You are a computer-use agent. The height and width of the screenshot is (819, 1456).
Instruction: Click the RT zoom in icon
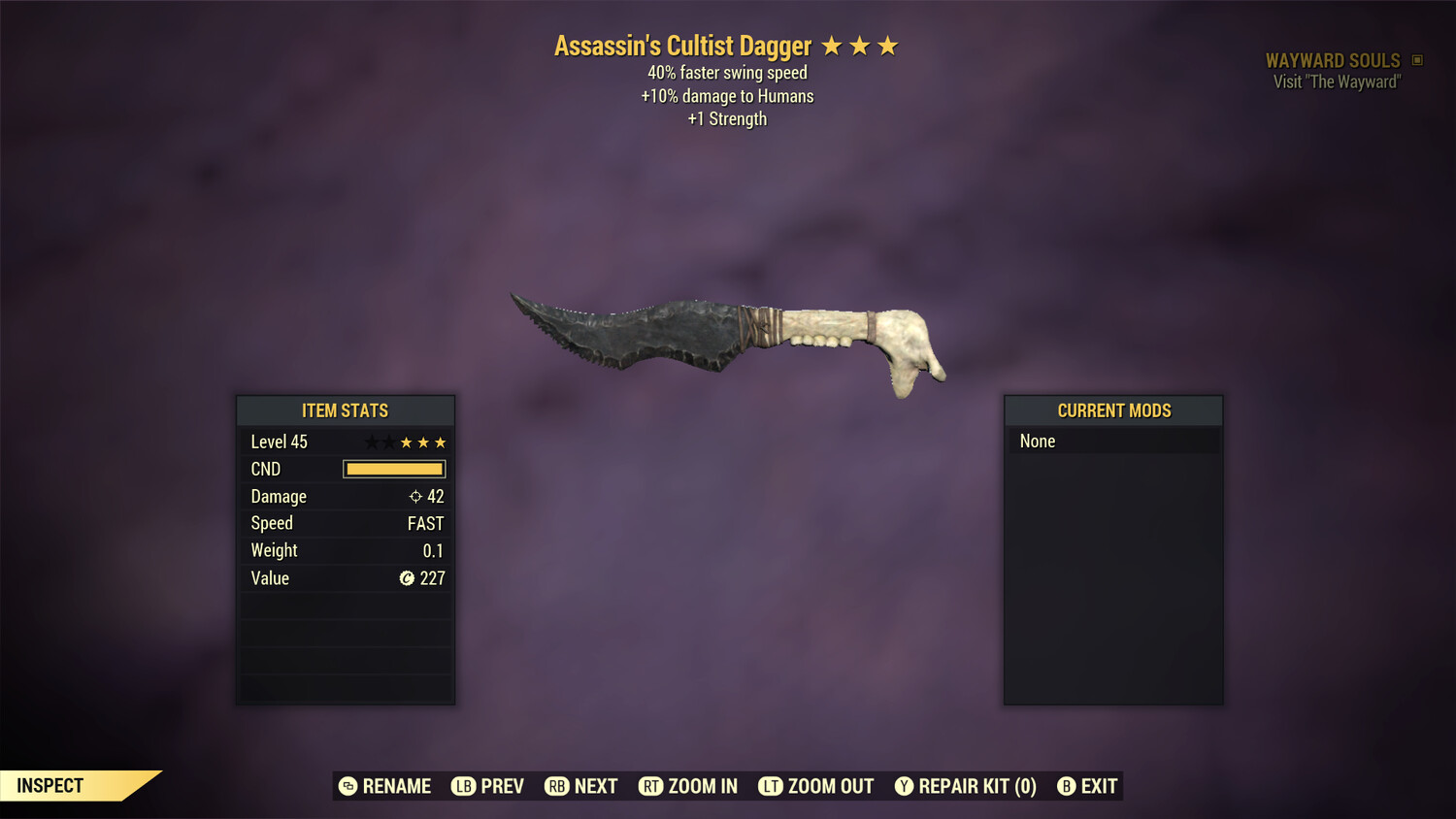click(650, 786)
